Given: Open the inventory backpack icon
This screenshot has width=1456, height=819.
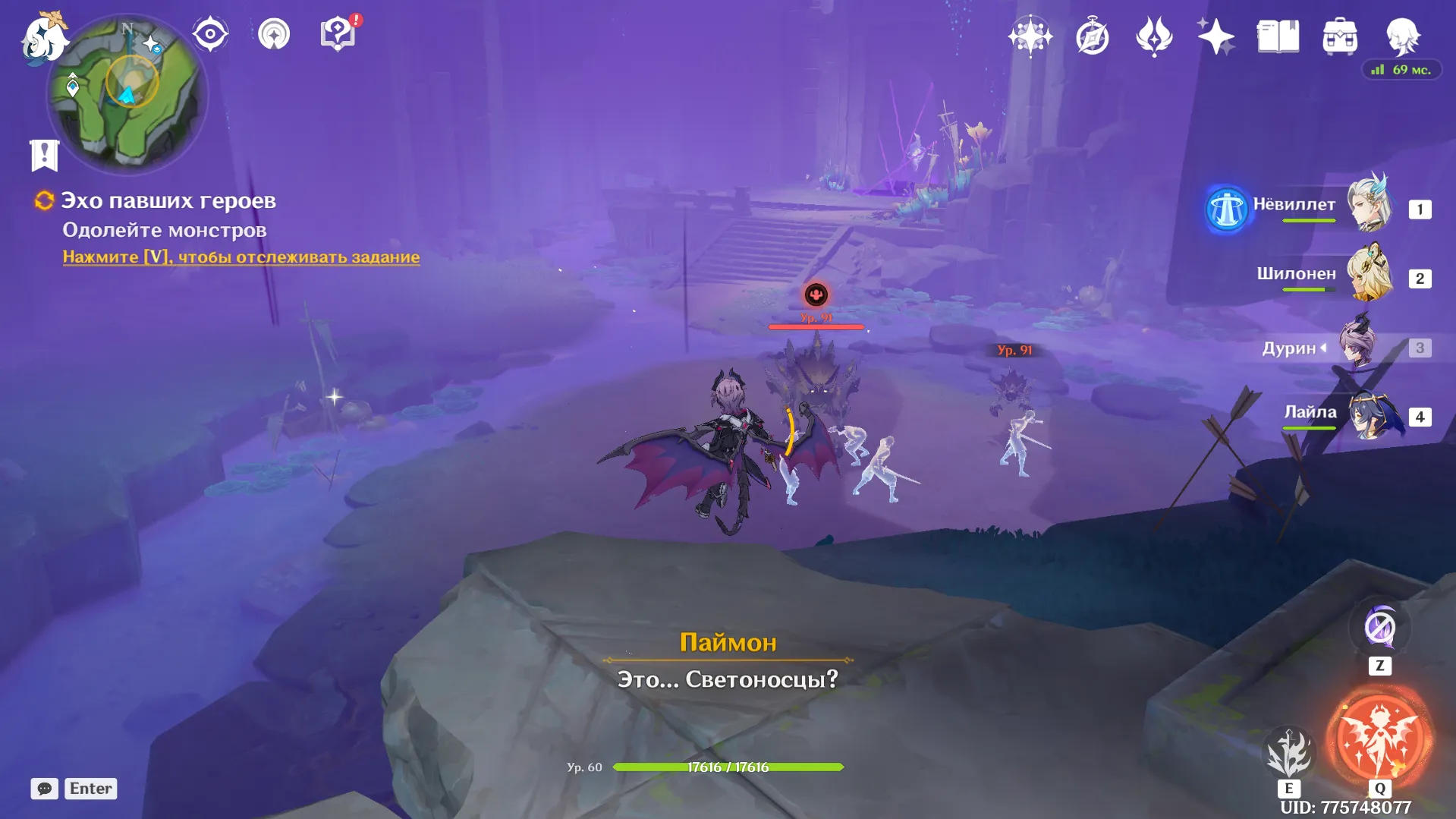Looking at the screenshot, I should [x=1340, y=36].
